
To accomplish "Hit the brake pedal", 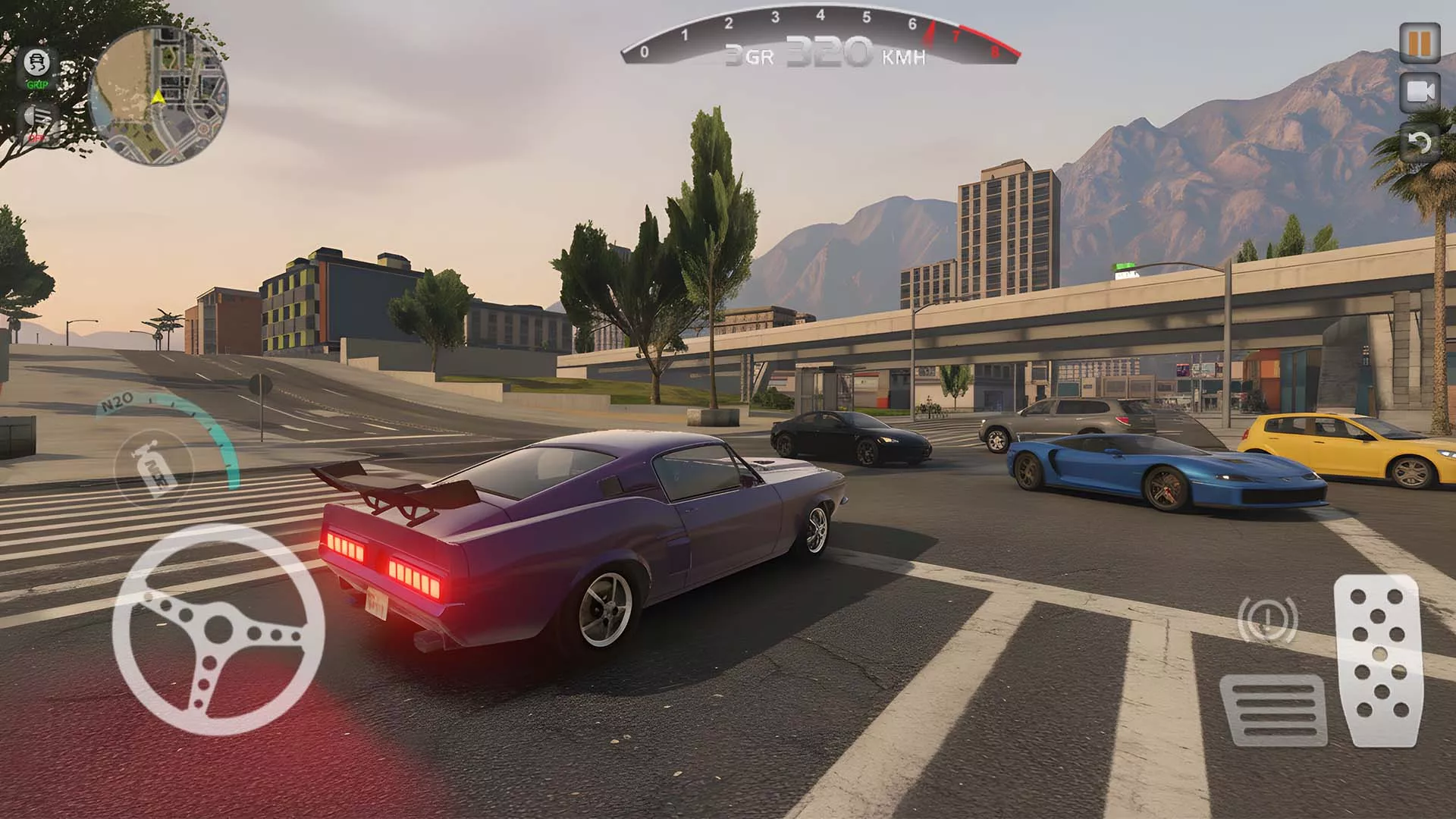I will click(1272, 709).
